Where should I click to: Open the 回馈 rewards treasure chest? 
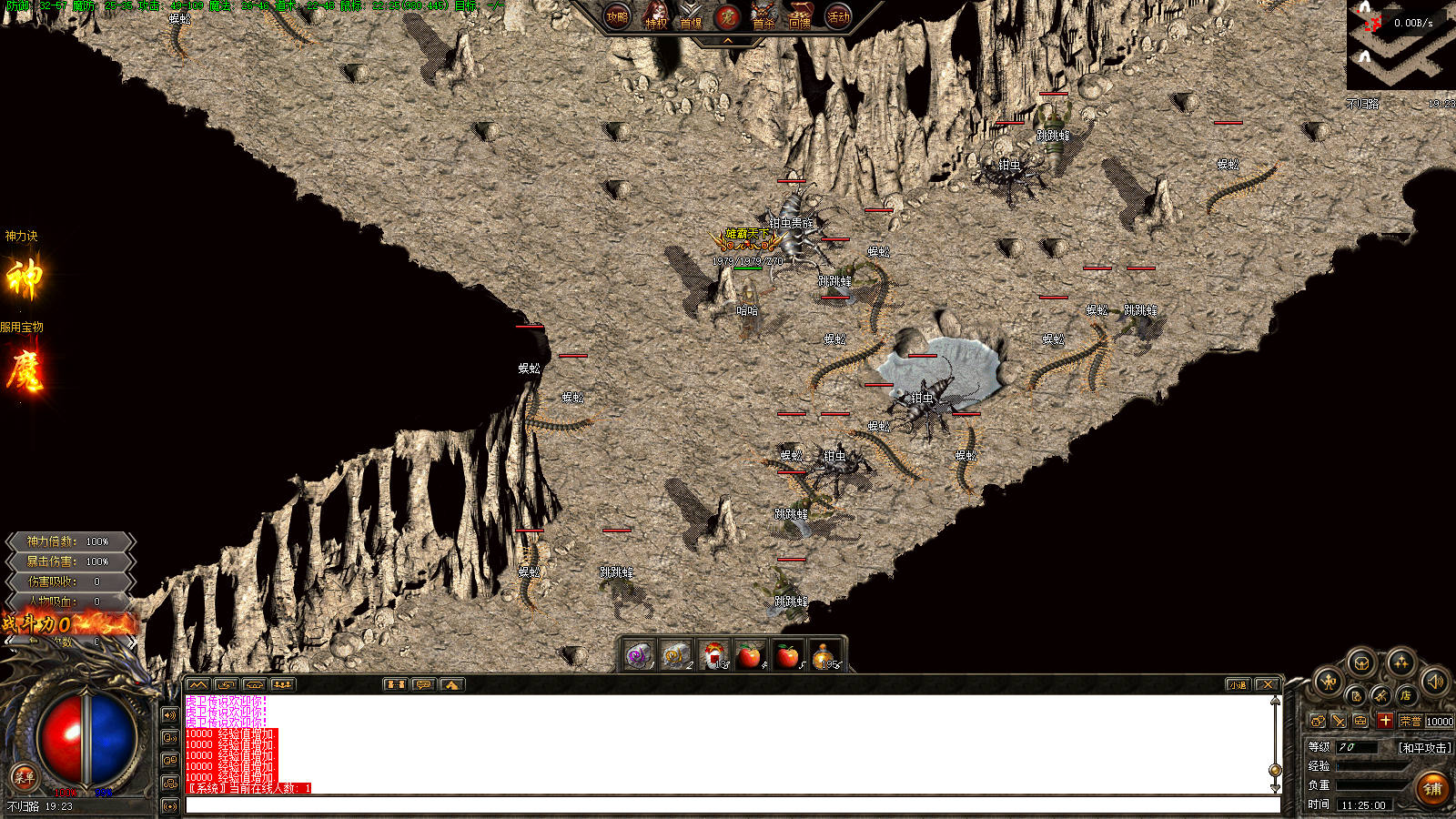tap(800, 16)
